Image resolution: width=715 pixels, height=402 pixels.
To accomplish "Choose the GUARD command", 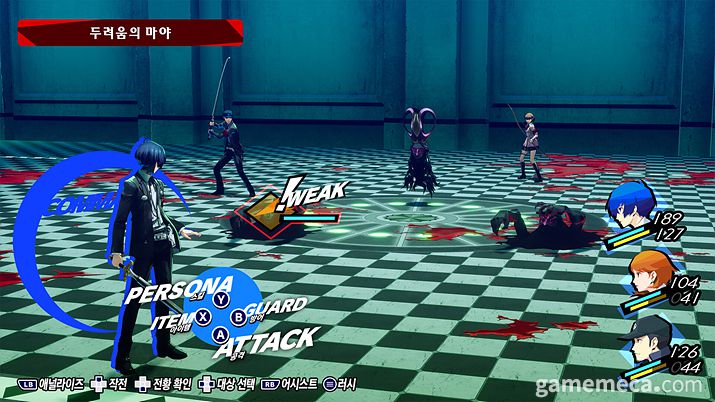I will click(x=274, y=309).
